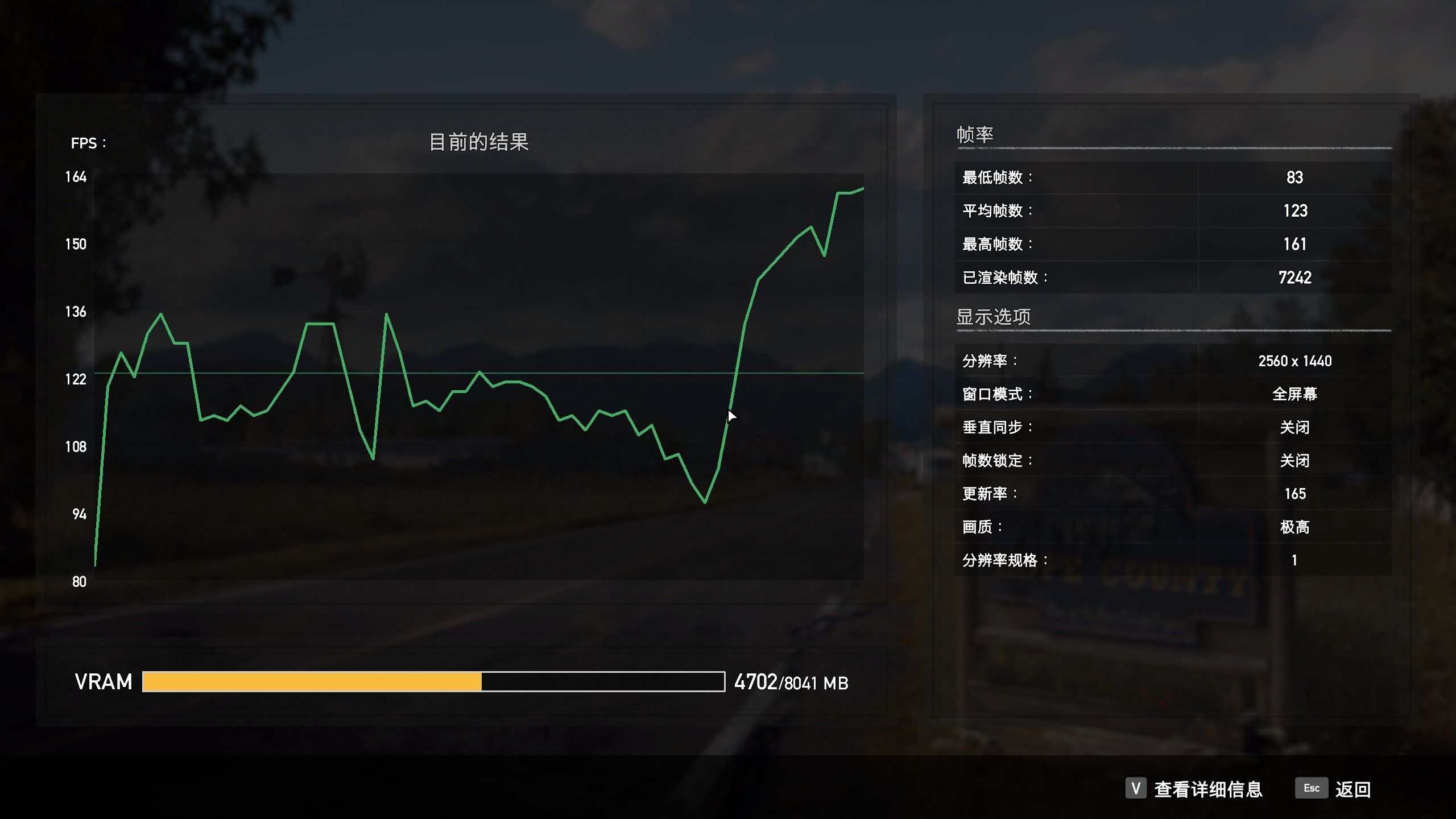Click the VRAM usage progress bar

point(432,681)
